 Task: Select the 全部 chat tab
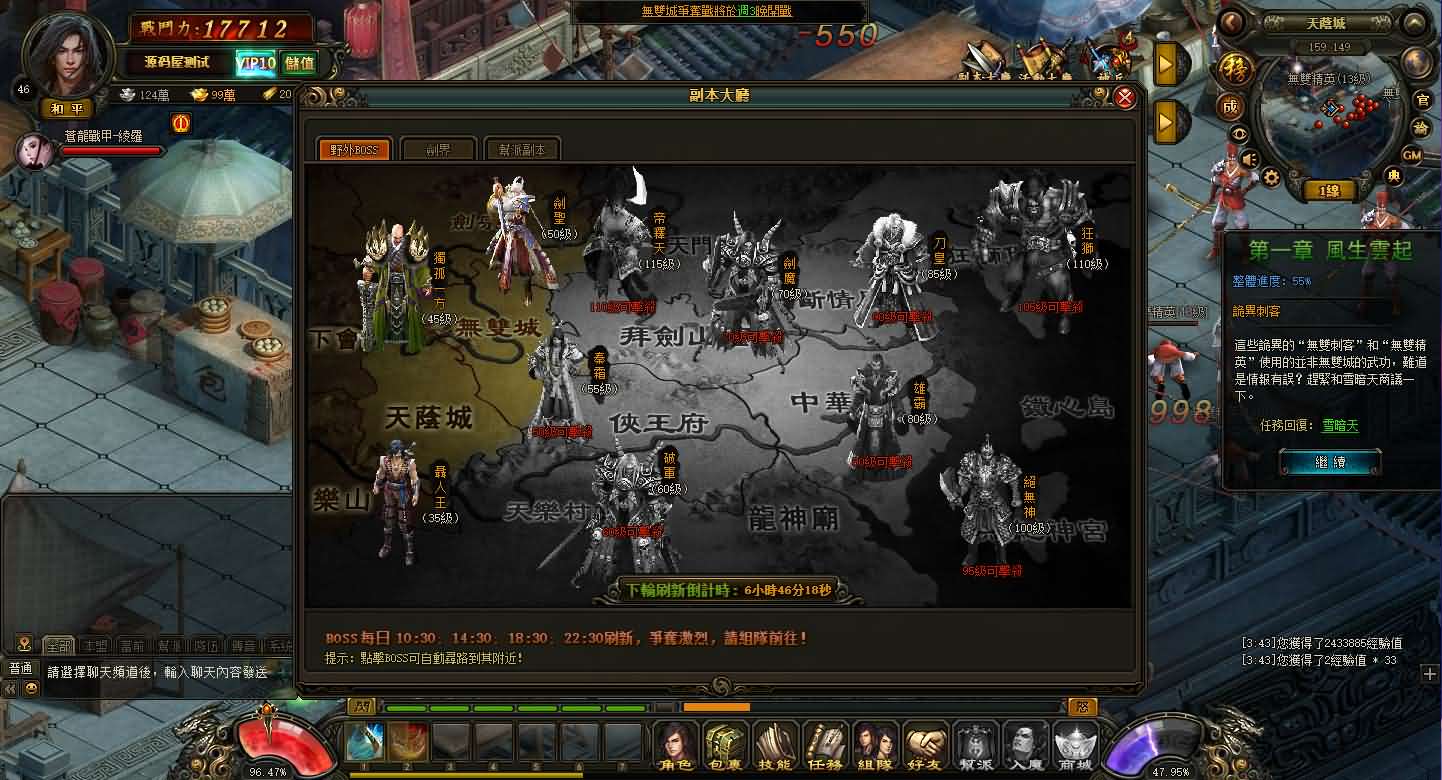pyautogui.click(x=59, y=644)
